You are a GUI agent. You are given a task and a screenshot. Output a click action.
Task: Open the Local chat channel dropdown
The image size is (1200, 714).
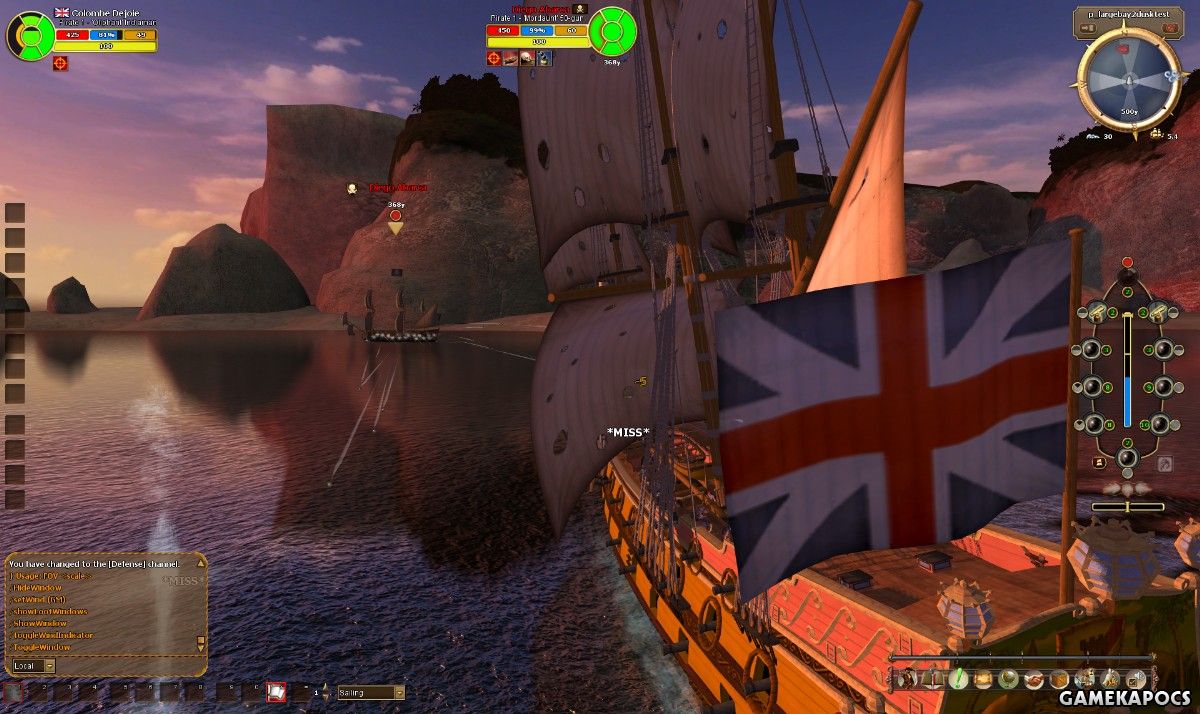click(x=50, y=665)
